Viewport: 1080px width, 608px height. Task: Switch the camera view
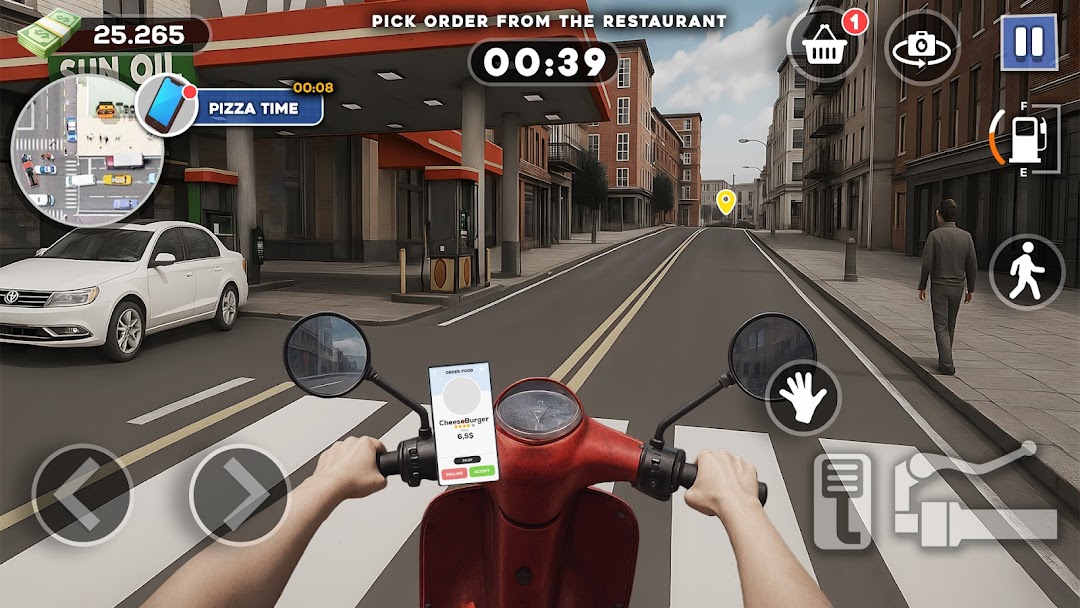(921, 46)
